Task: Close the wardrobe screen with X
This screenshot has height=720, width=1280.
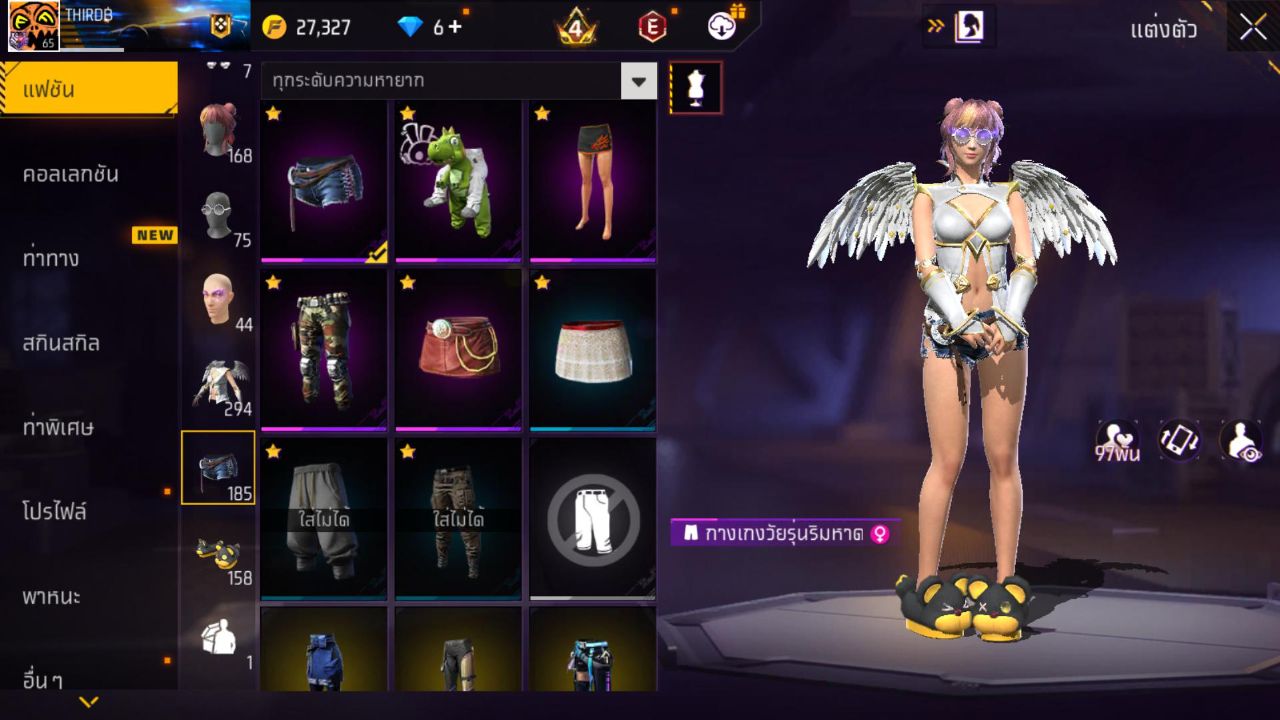Action: click(x=1253, y=27)
